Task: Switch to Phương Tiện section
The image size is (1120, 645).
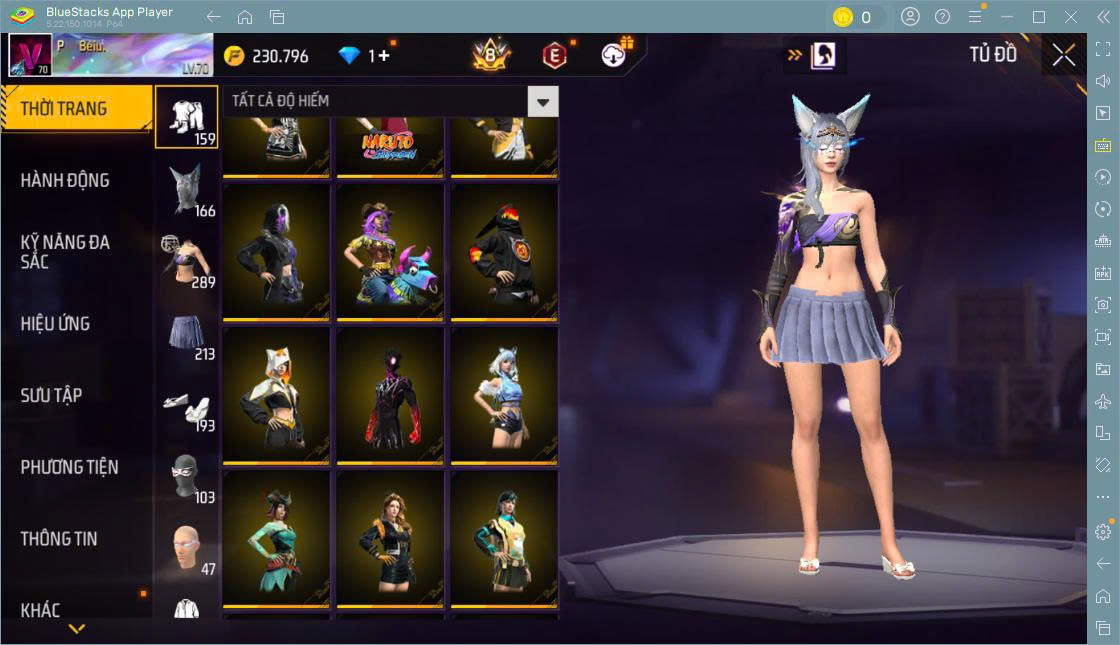Action: coord(69,467)
